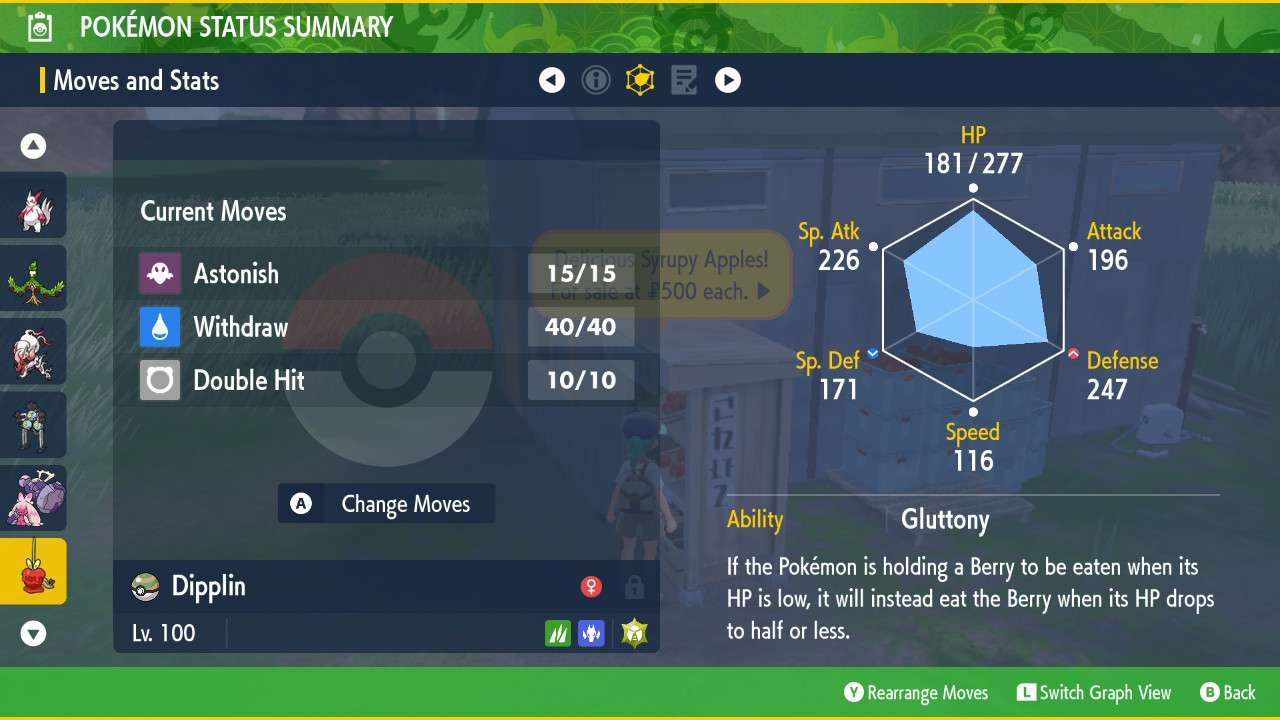The width and height of the screenshot is (1280, 720).
Task: Select the white and red Zangoose party slot
Action: tap(33, 205)
